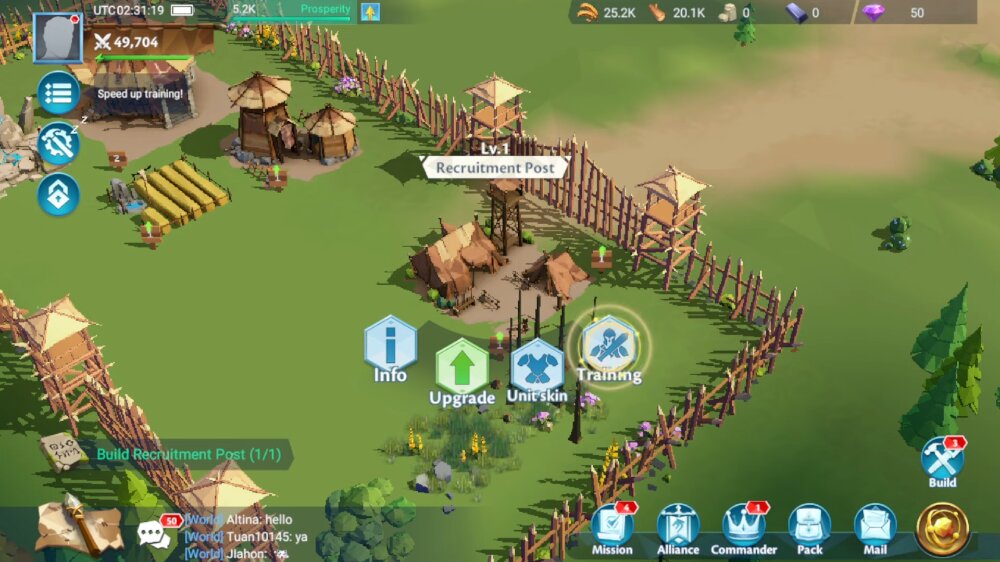Open the Commander menu
This screenshot has height=562, width=1000.
coord(744,526)
